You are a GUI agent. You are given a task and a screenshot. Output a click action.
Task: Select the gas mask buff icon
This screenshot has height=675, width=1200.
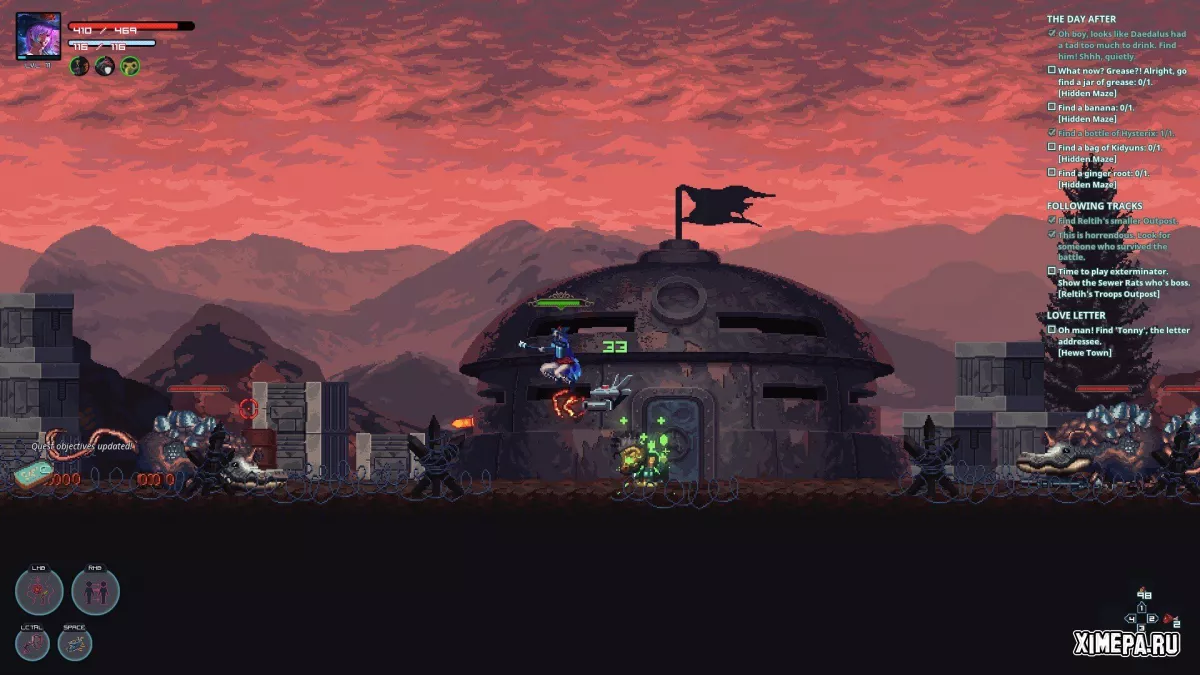pyautogui.click(x=130, y=66)
